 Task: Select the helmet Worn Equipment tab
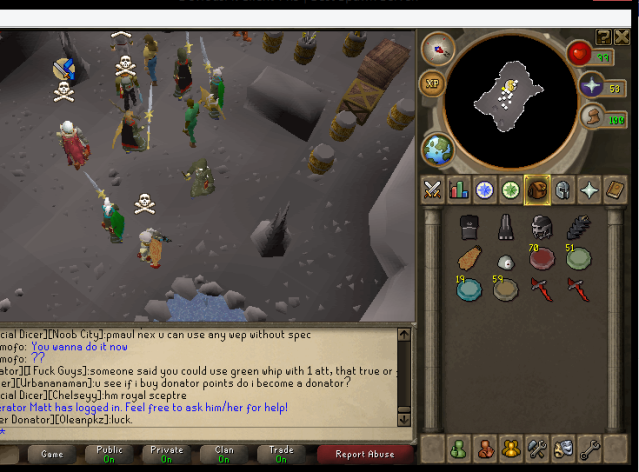click(563, 189)
